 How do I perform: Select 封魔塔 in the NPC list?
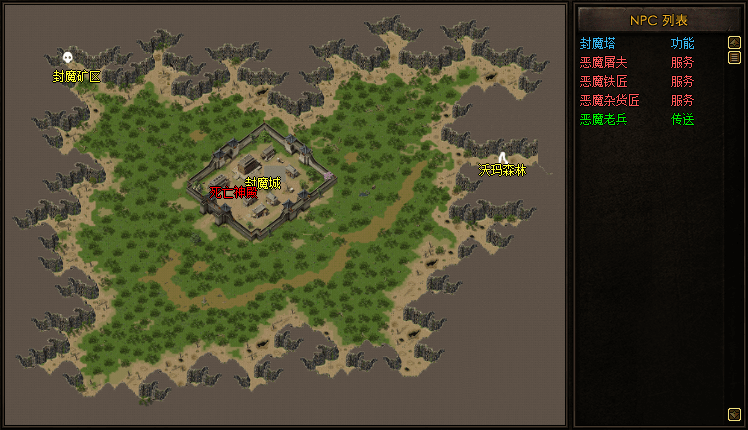pos(598,43)
